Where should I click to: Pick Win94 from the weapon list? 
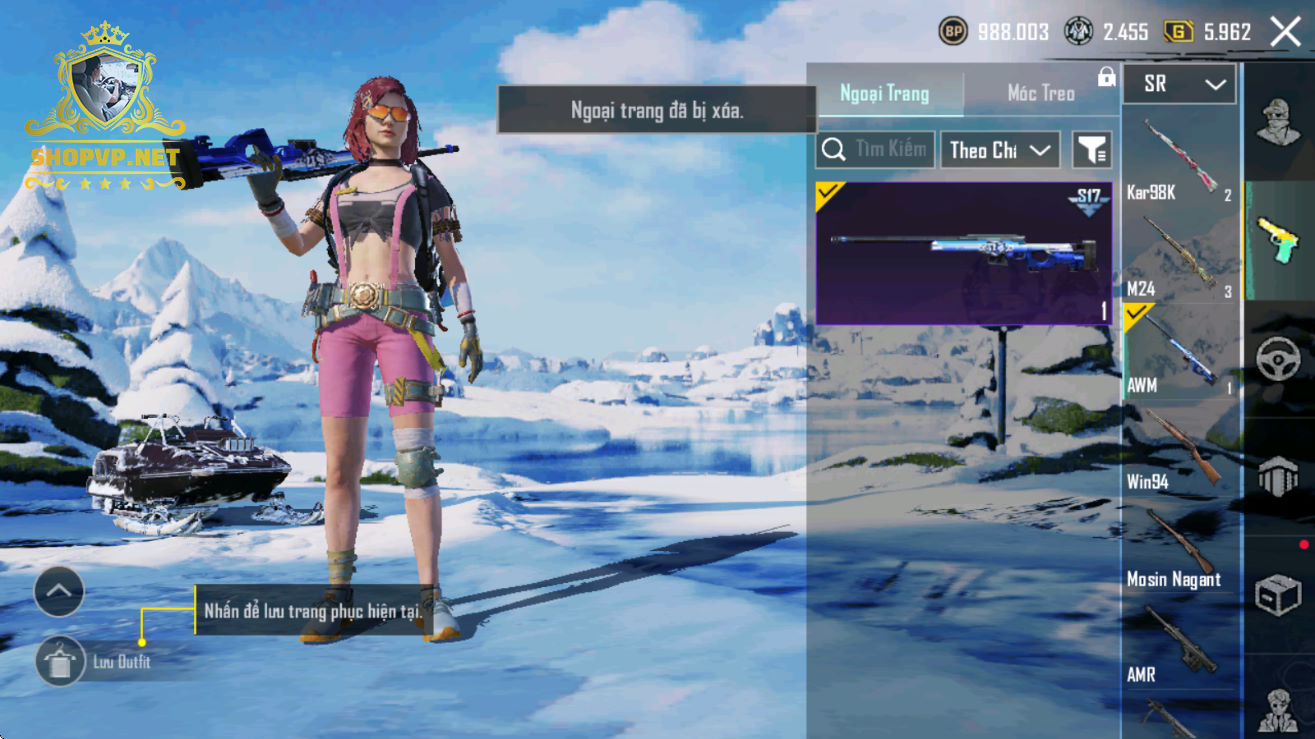click(1181, 448)
